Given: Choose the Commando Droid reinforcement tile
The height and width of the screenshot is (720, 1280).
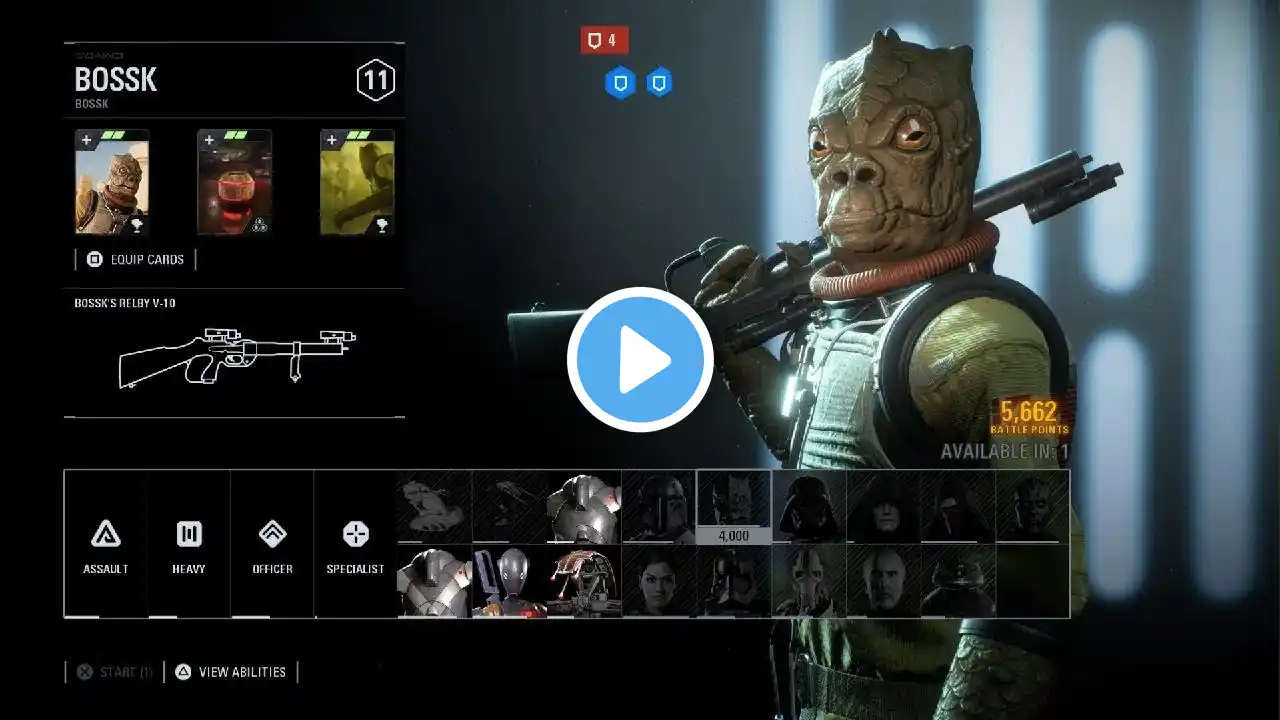Looking at the screenshot, I should point(510,581).
